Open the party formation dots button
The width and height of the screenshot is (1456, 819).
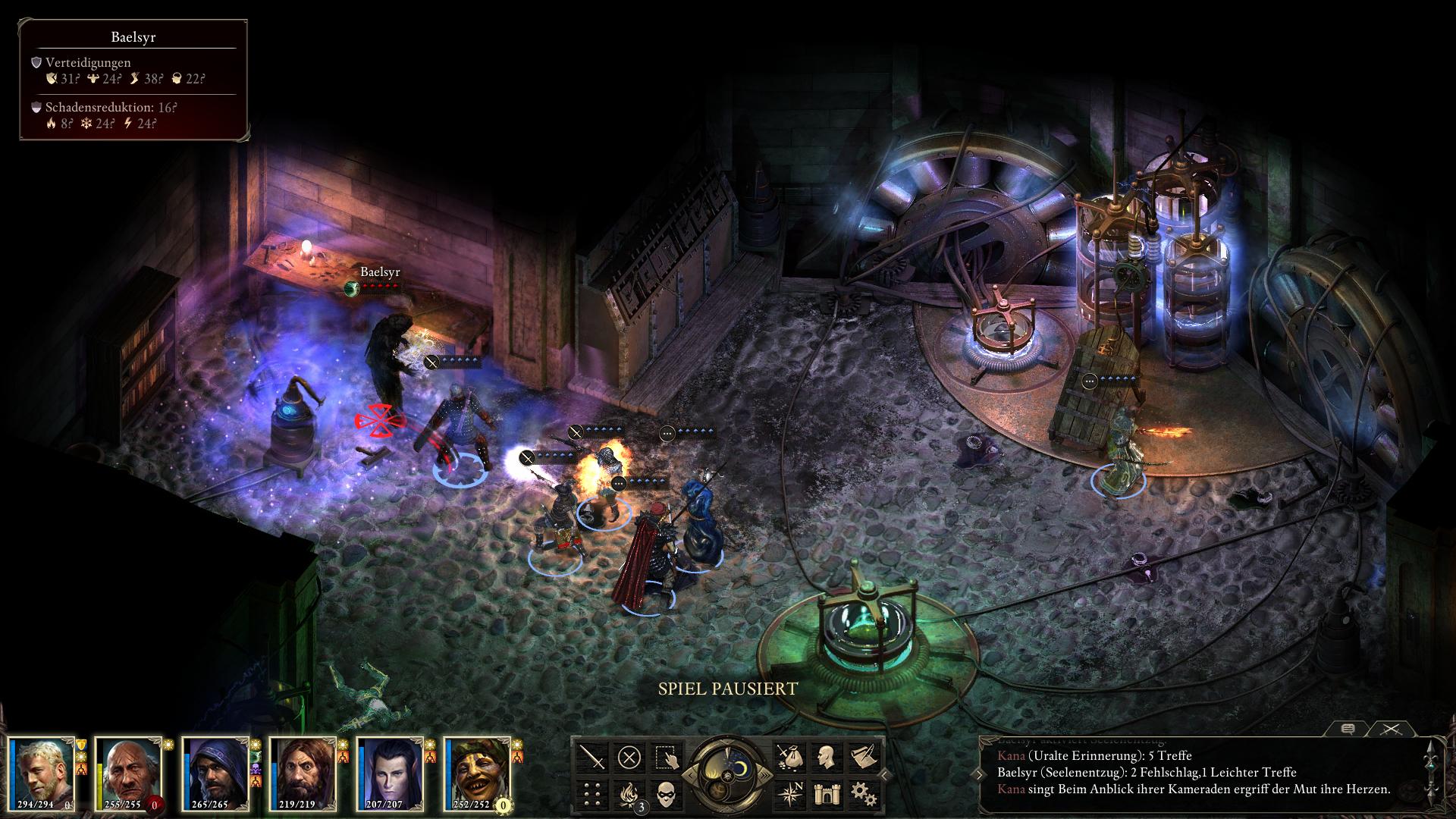click(592, 794)
